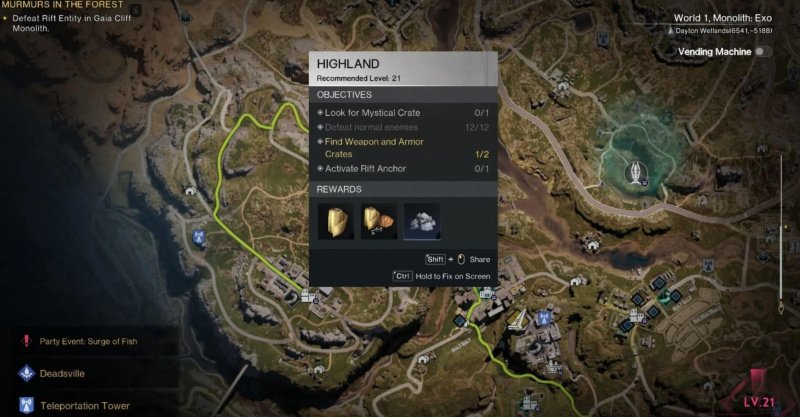Screen dimensions: 800x417
Task: Select the Look for Mystical Crate objective
Action: click(x=374, y=113)
